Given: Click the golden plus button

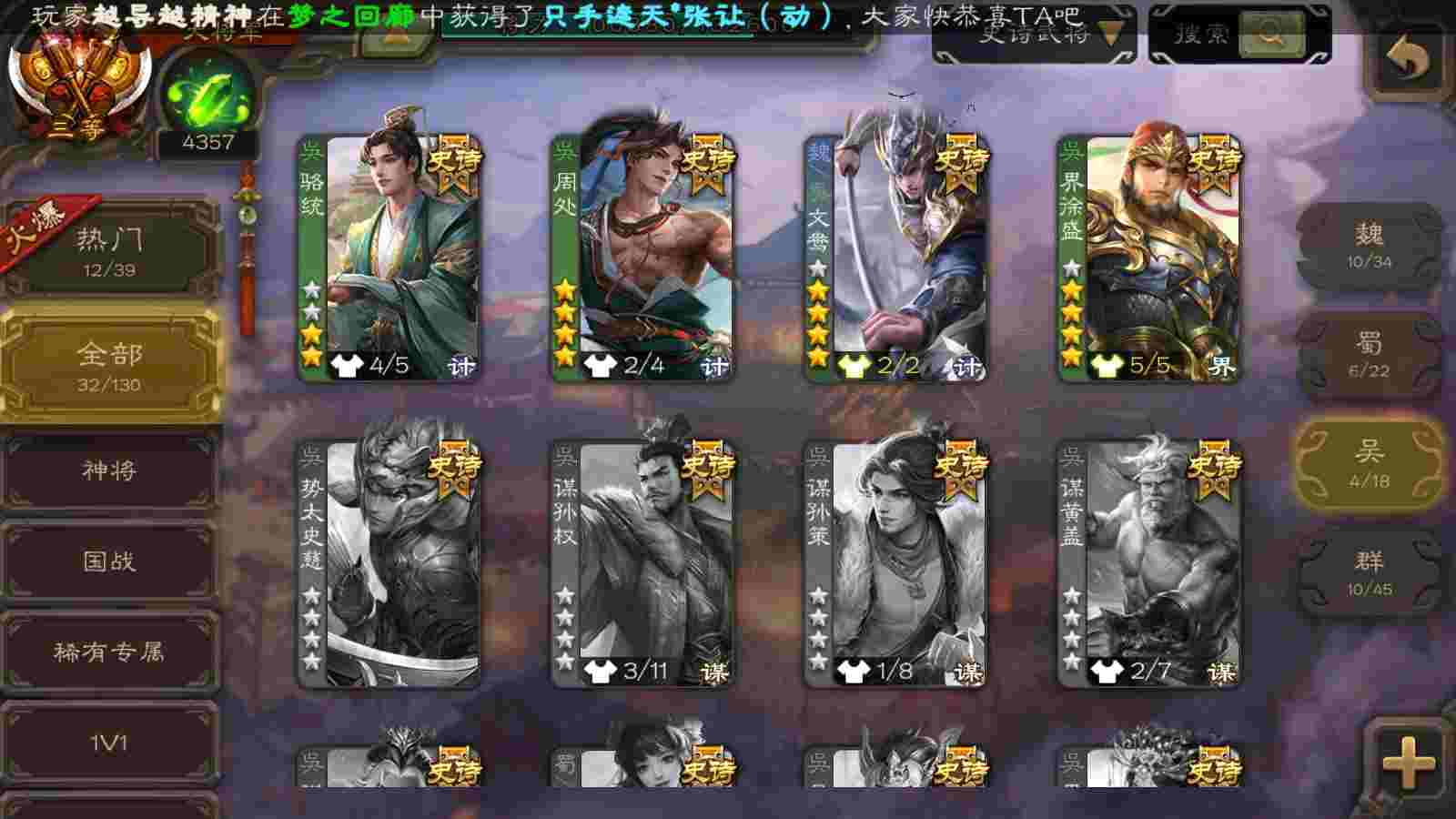Looking at the screenshot, I should pos(1408,763).
